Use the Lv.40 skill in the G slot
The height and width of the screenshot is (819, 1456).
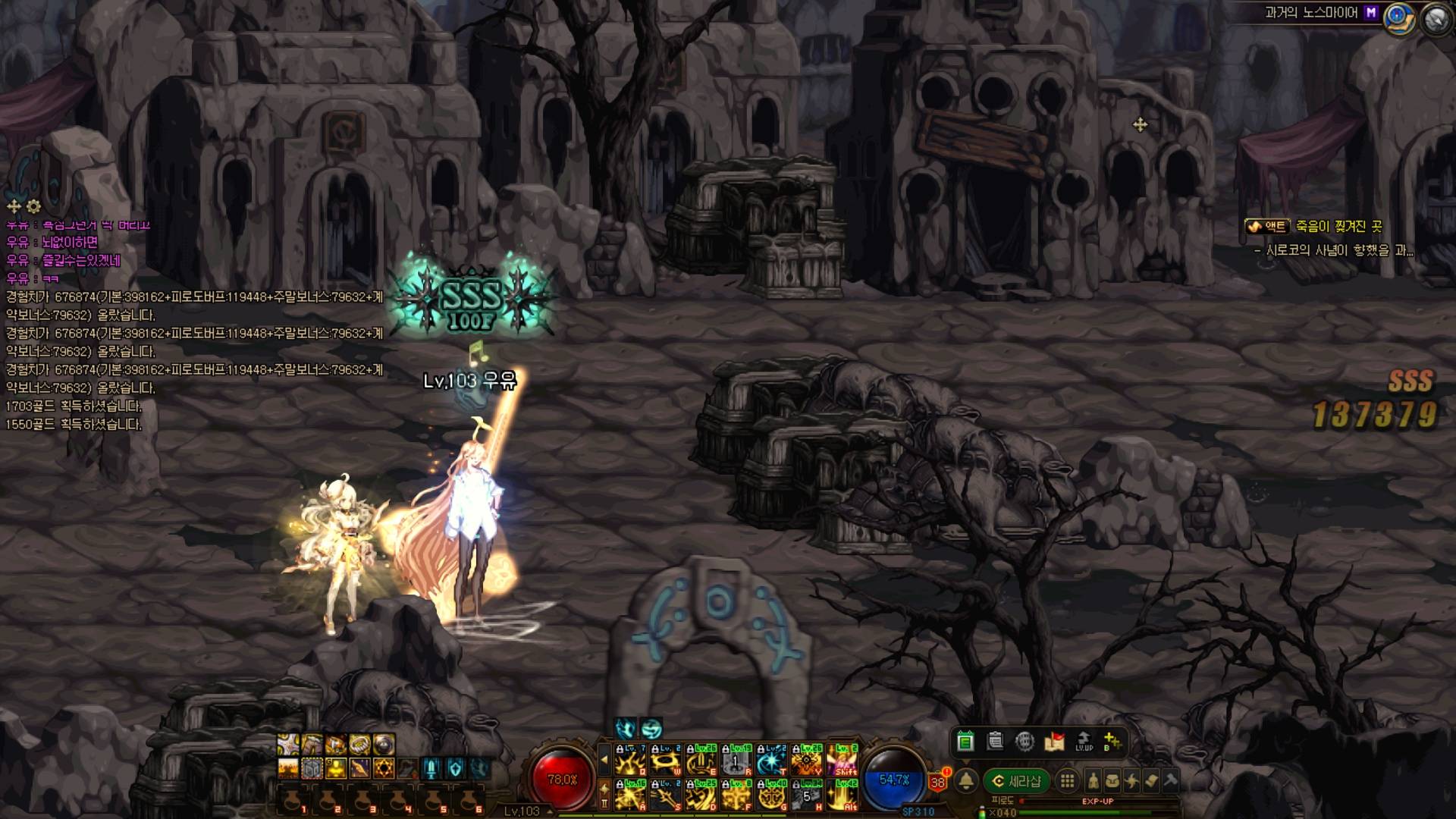(x=772, y=795)
